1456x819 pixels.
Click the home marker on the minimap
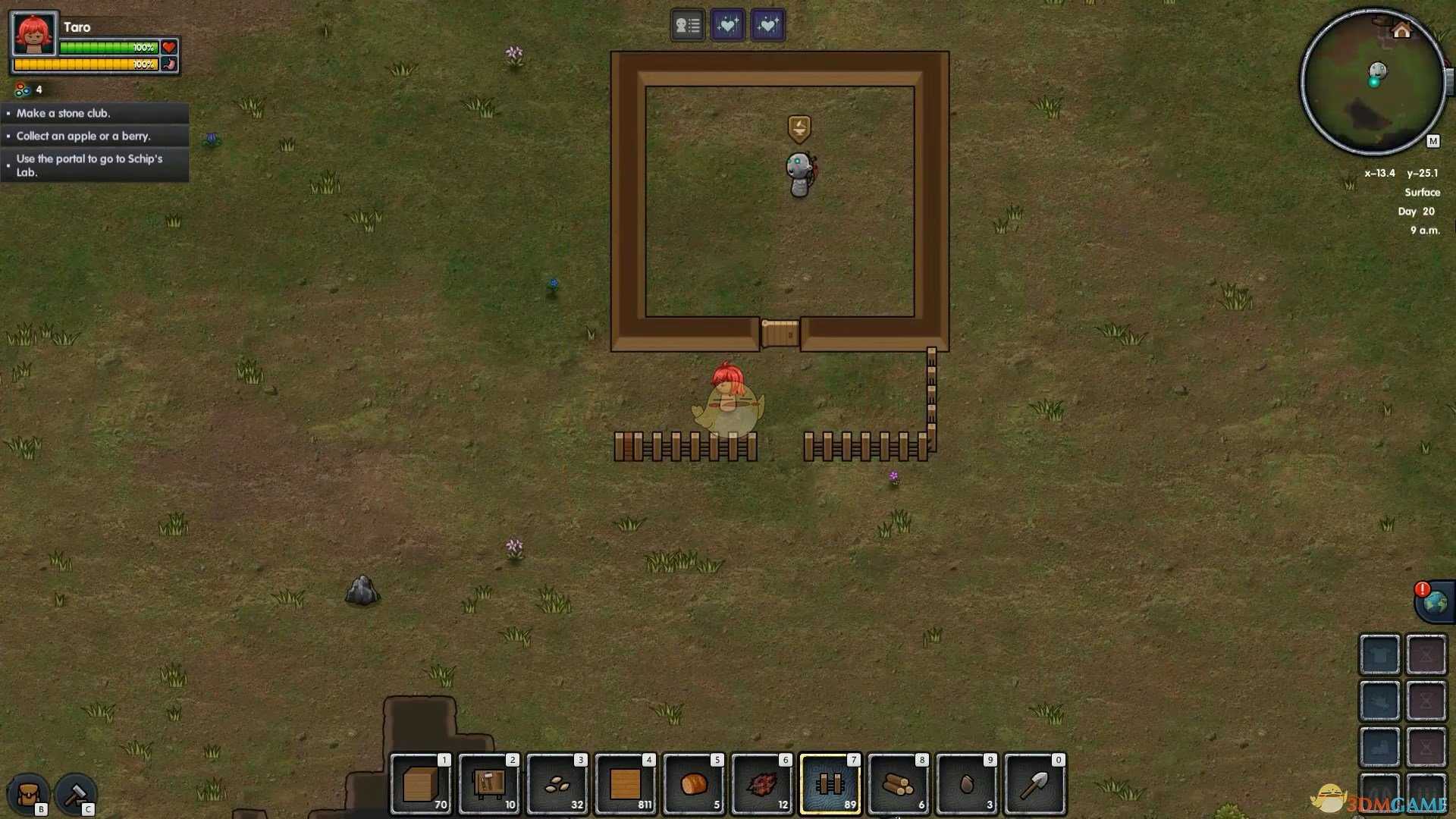tap(1401, 30)
